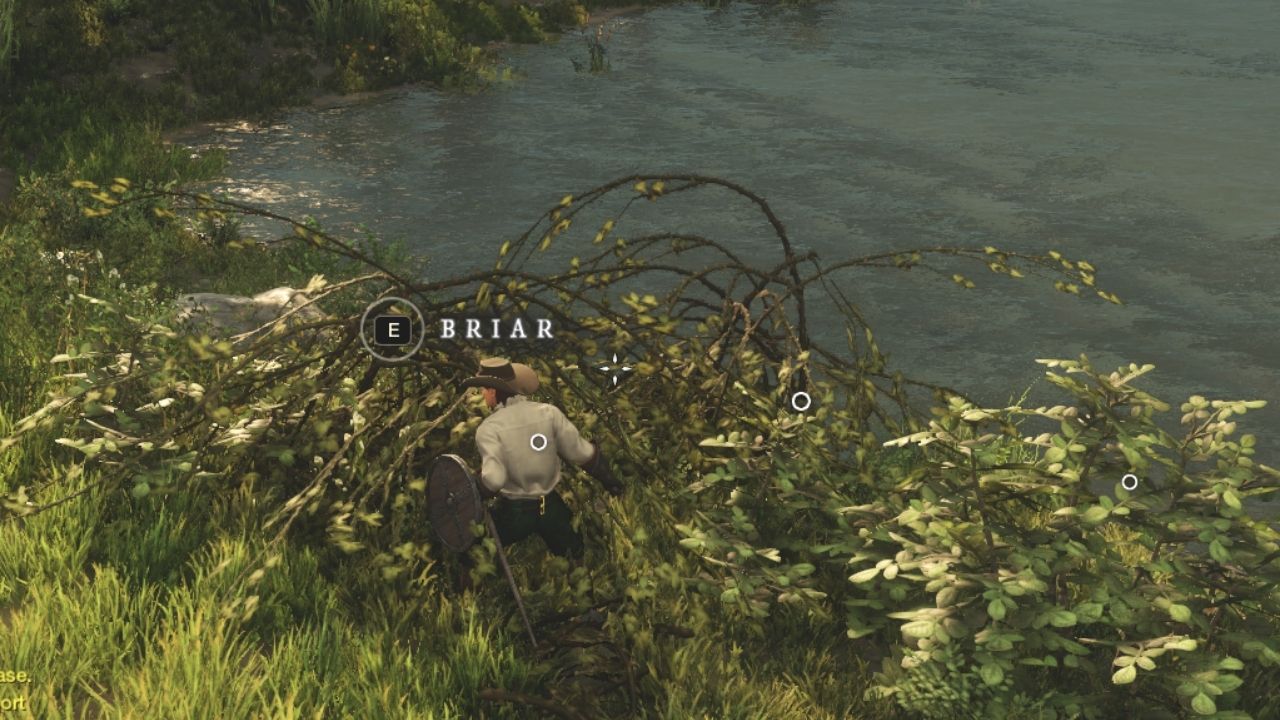Select the circle gather marker right of the crosshair
This screenshot has height=720, width=1280.
[799, 401]
